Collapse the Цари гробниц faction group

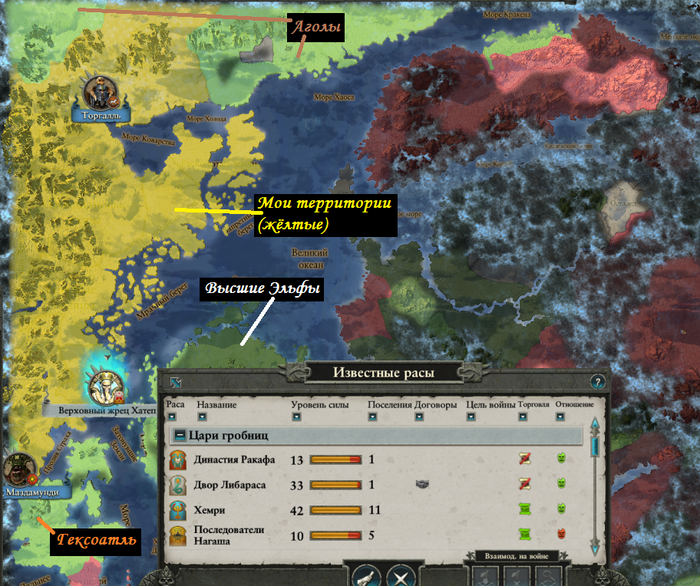click(x=179, y=435)
